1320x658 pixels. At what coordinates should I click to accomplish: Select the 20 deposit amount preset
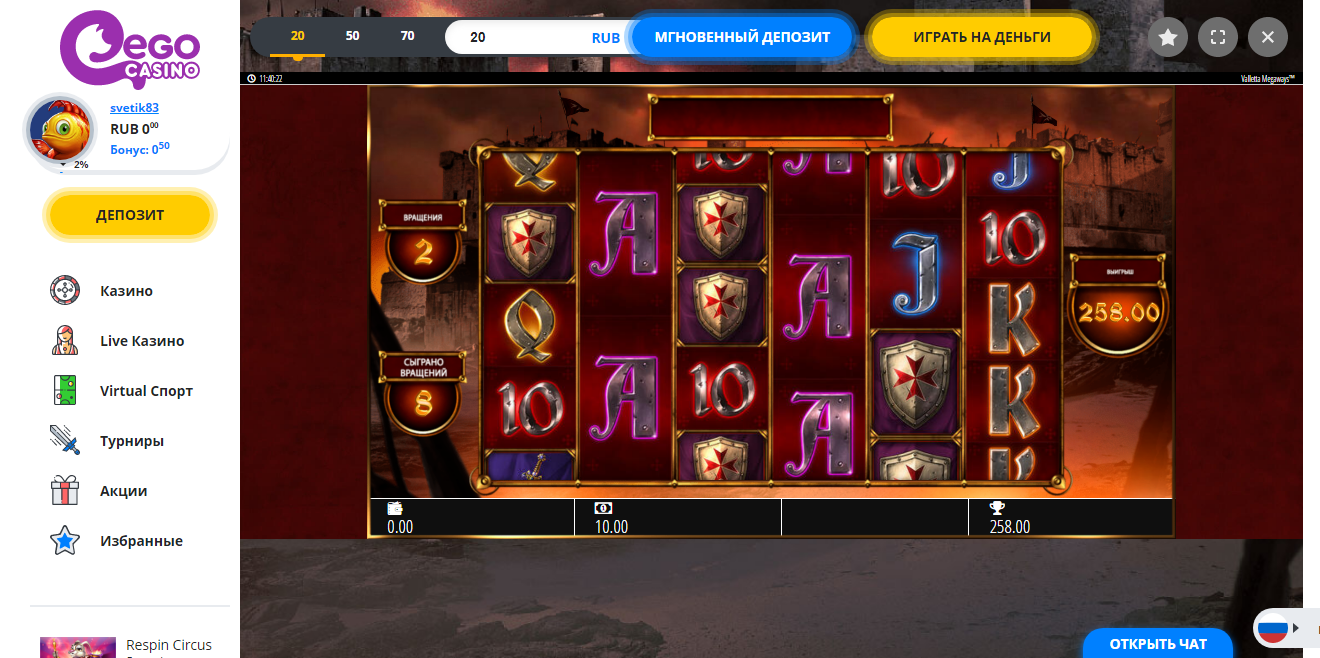point(297,36)
